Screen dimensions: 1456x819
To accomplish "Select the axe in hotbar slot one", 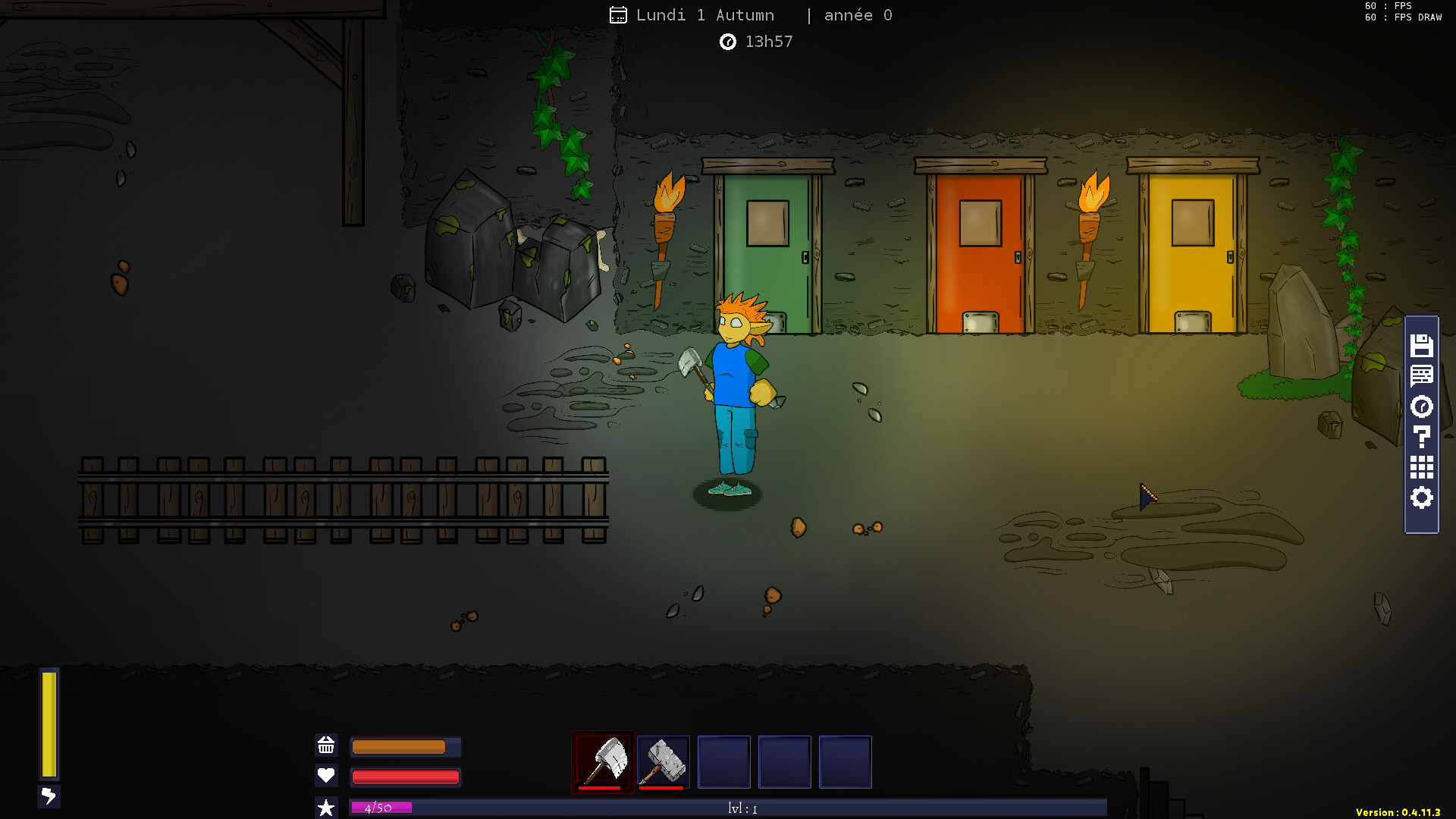I will tap(602, 761).
